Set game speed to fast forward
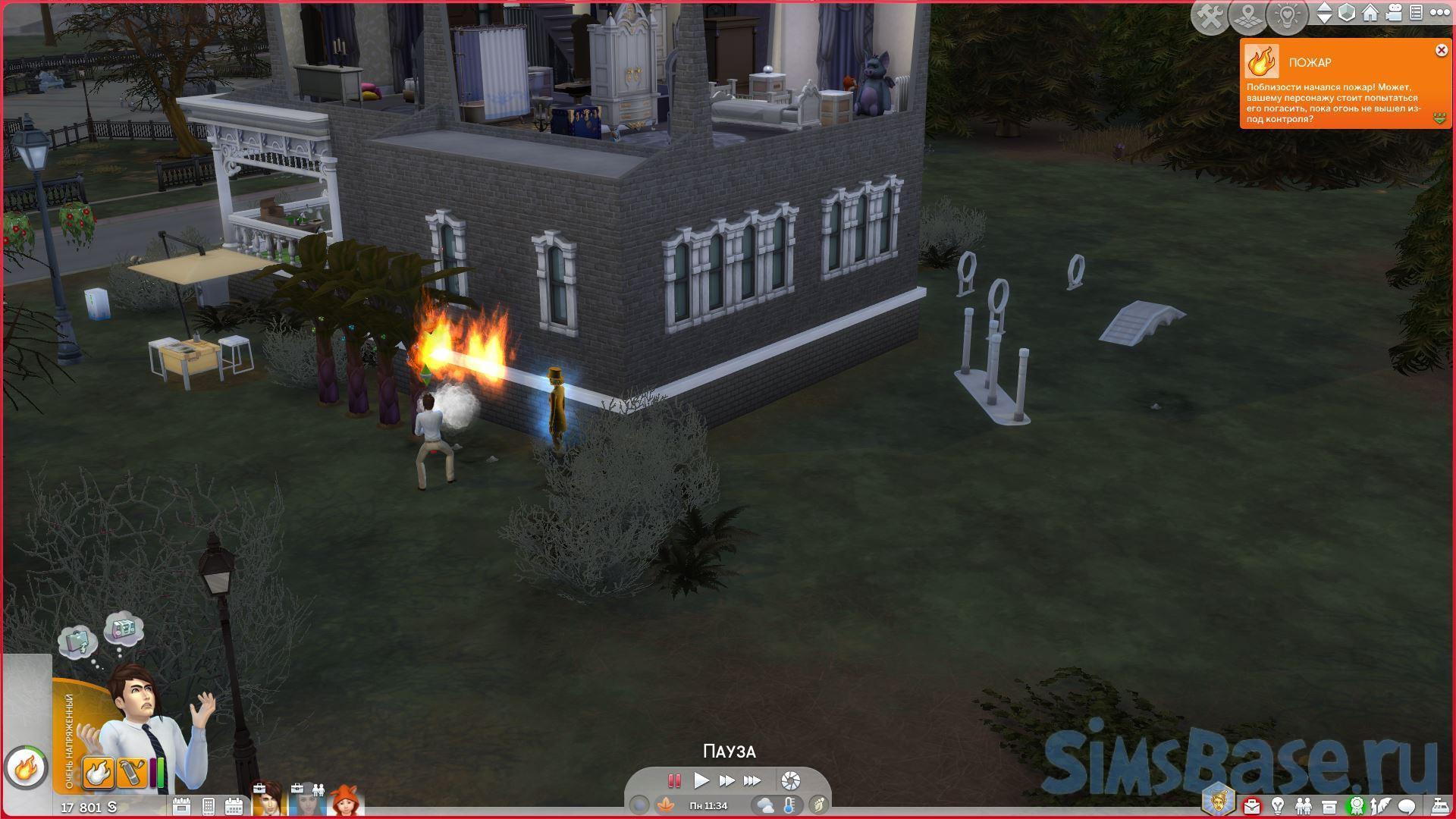Image resolution: width=1456 pixels, height=819 pixels. [x=726, y=780]
